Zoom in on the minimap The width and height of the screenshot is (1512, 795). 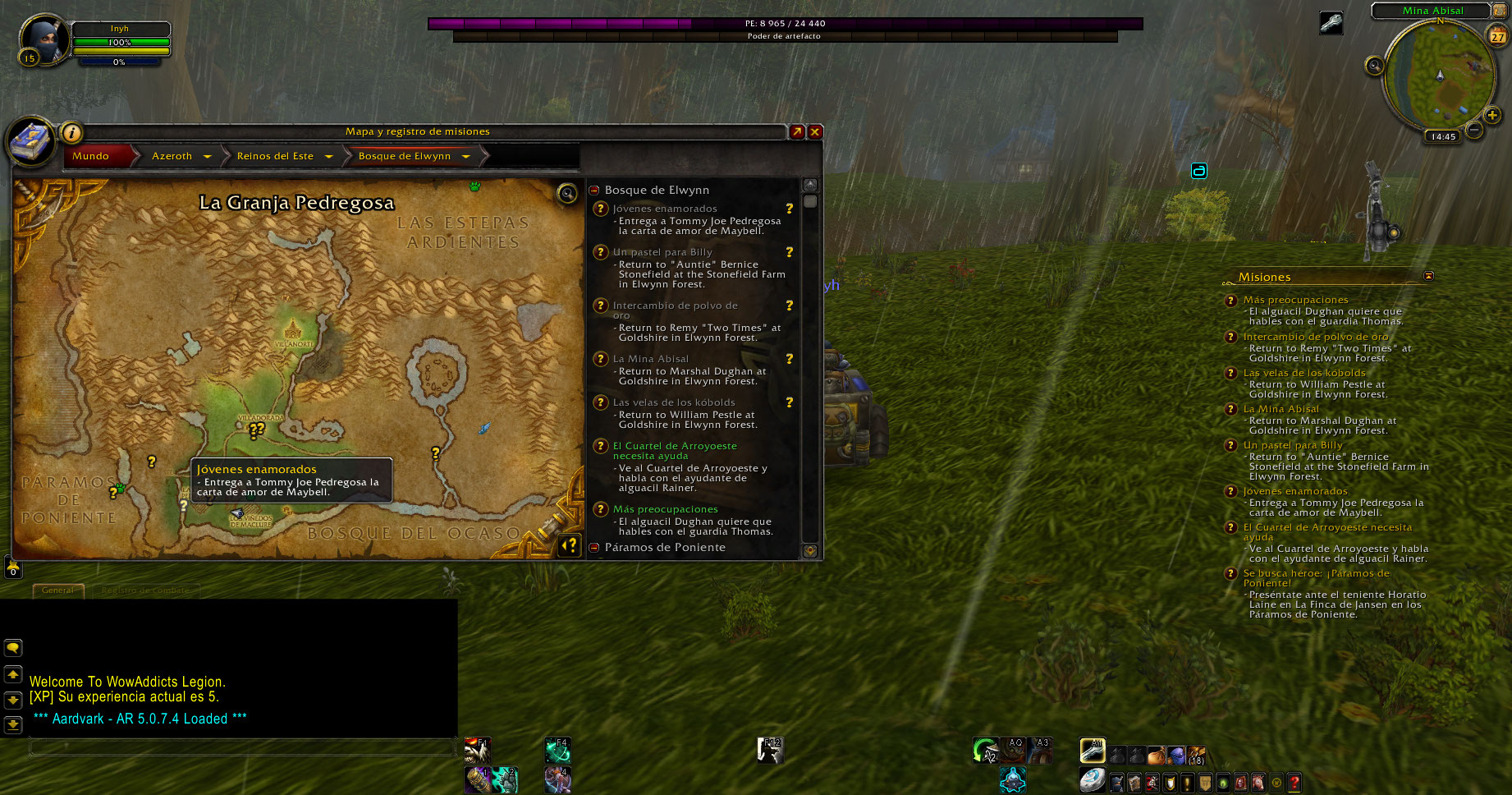pos(1493,116)
